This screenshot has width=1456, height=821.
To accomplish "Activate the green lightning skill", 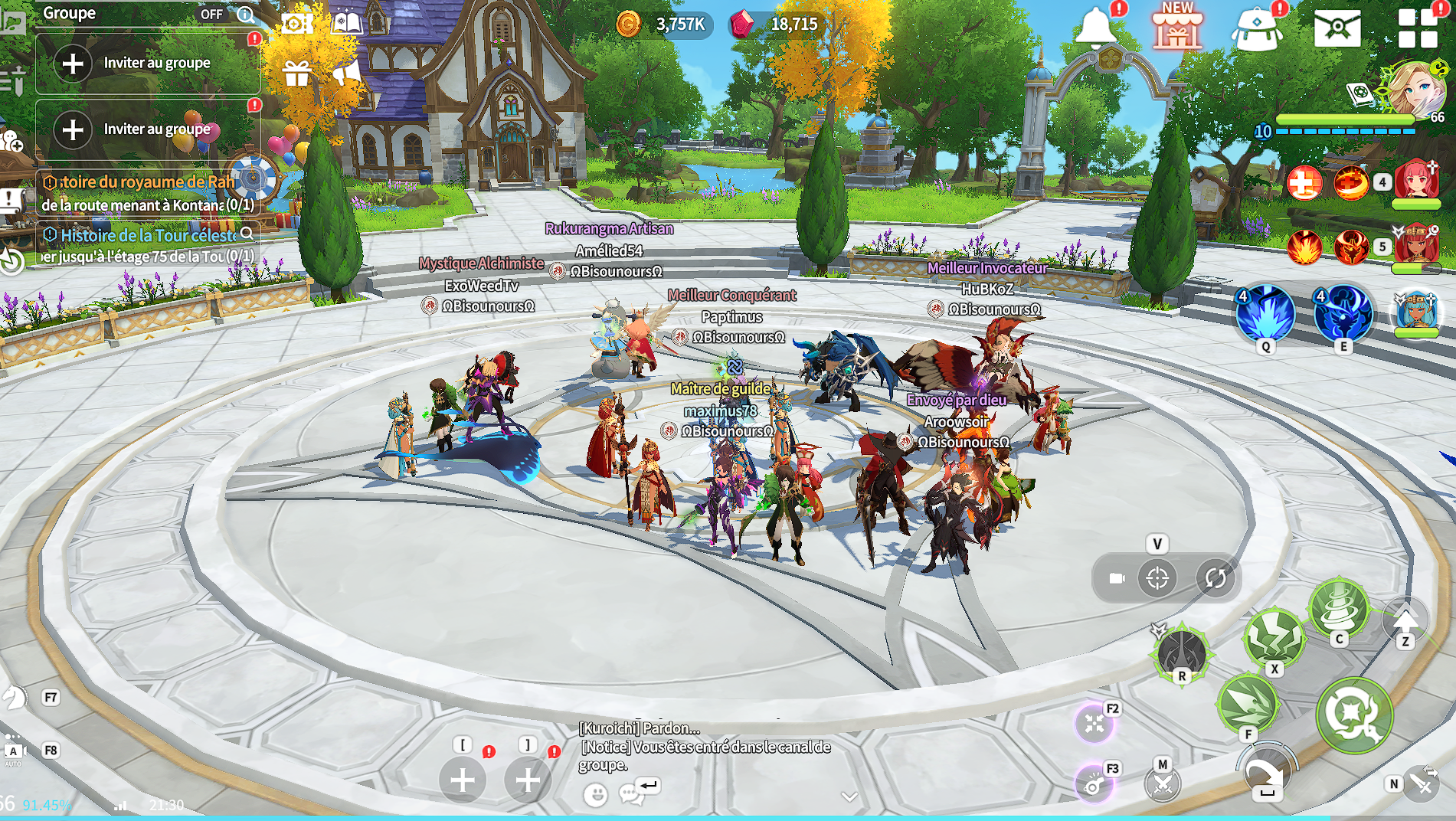I will point(1274,637).
